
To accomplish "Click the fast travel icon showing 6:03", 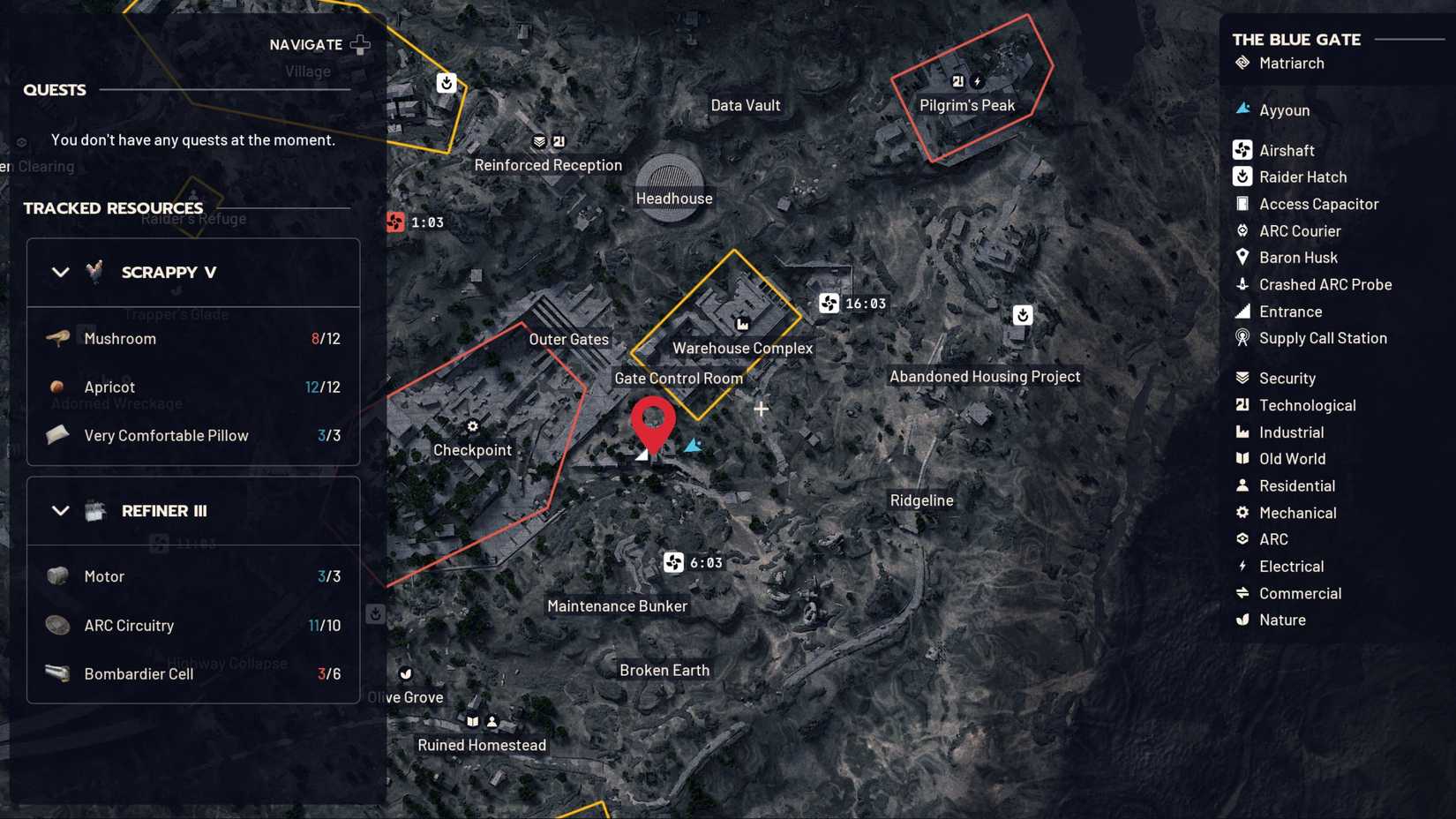I will (x=674, y=562).
